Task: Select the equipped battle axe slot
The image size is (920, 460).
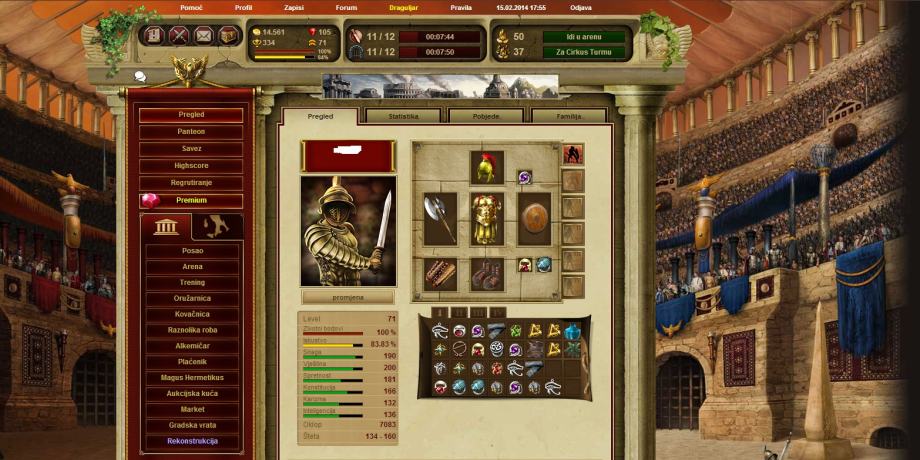Action: click(440, 218)
